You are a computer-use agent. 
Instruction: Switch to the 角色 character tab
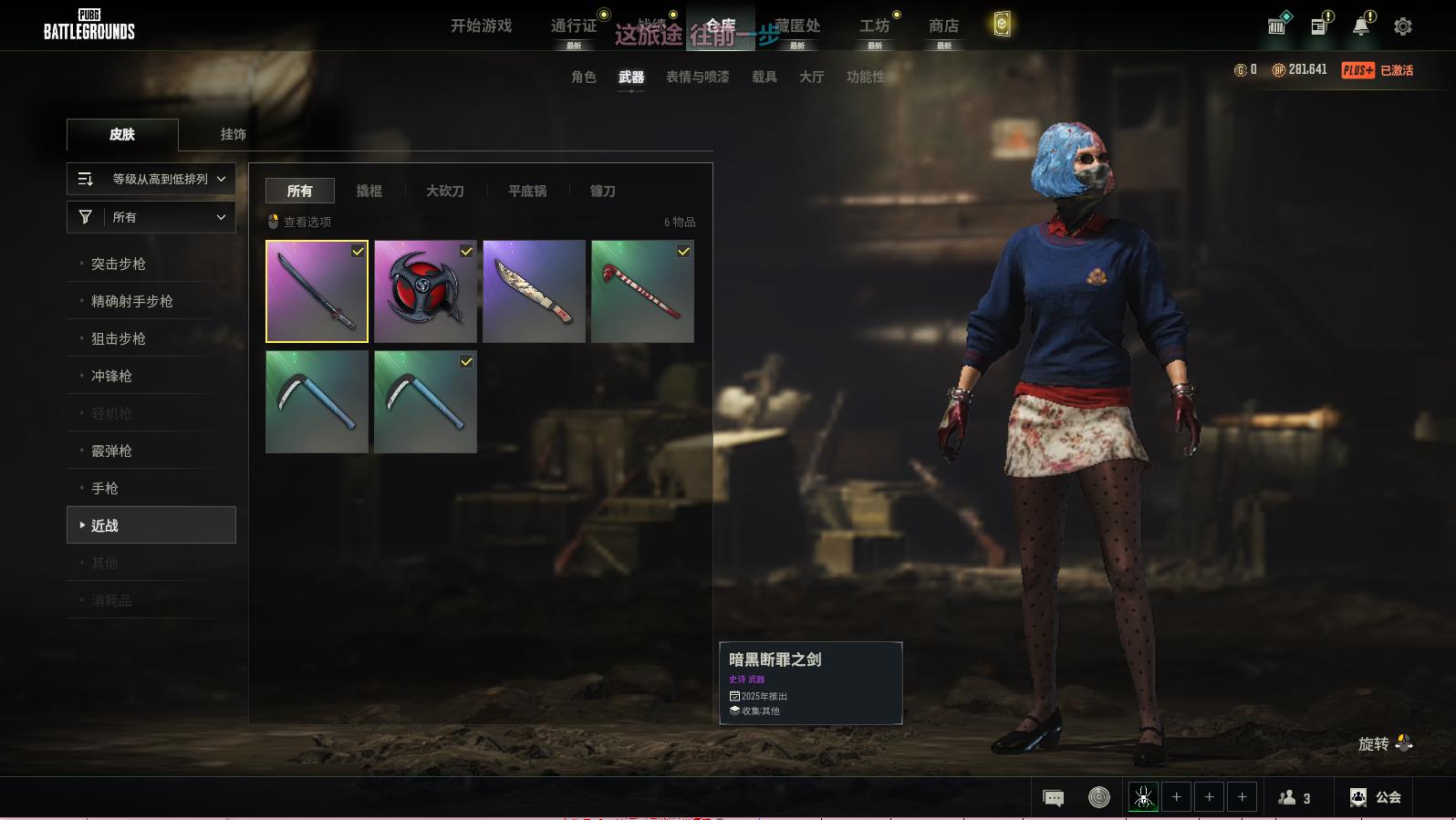coord(584,78)
